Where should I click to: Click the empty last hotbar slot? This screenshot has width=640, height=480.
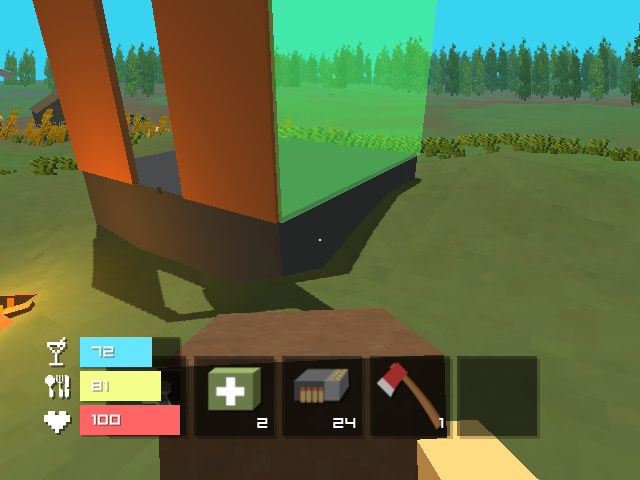point(498,396)
